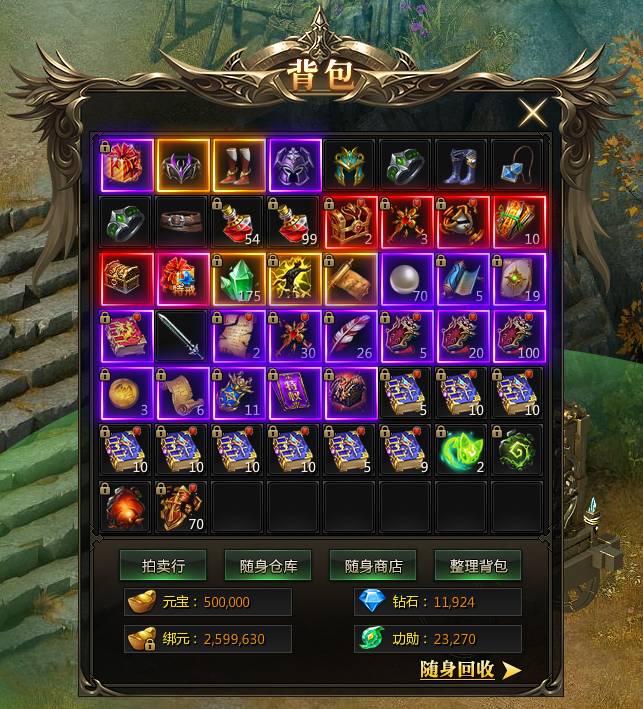Image resolution: width=643 pixels, height=709 pixels.
Task: Select the red potion stack of 54
Action: [238, 222]
